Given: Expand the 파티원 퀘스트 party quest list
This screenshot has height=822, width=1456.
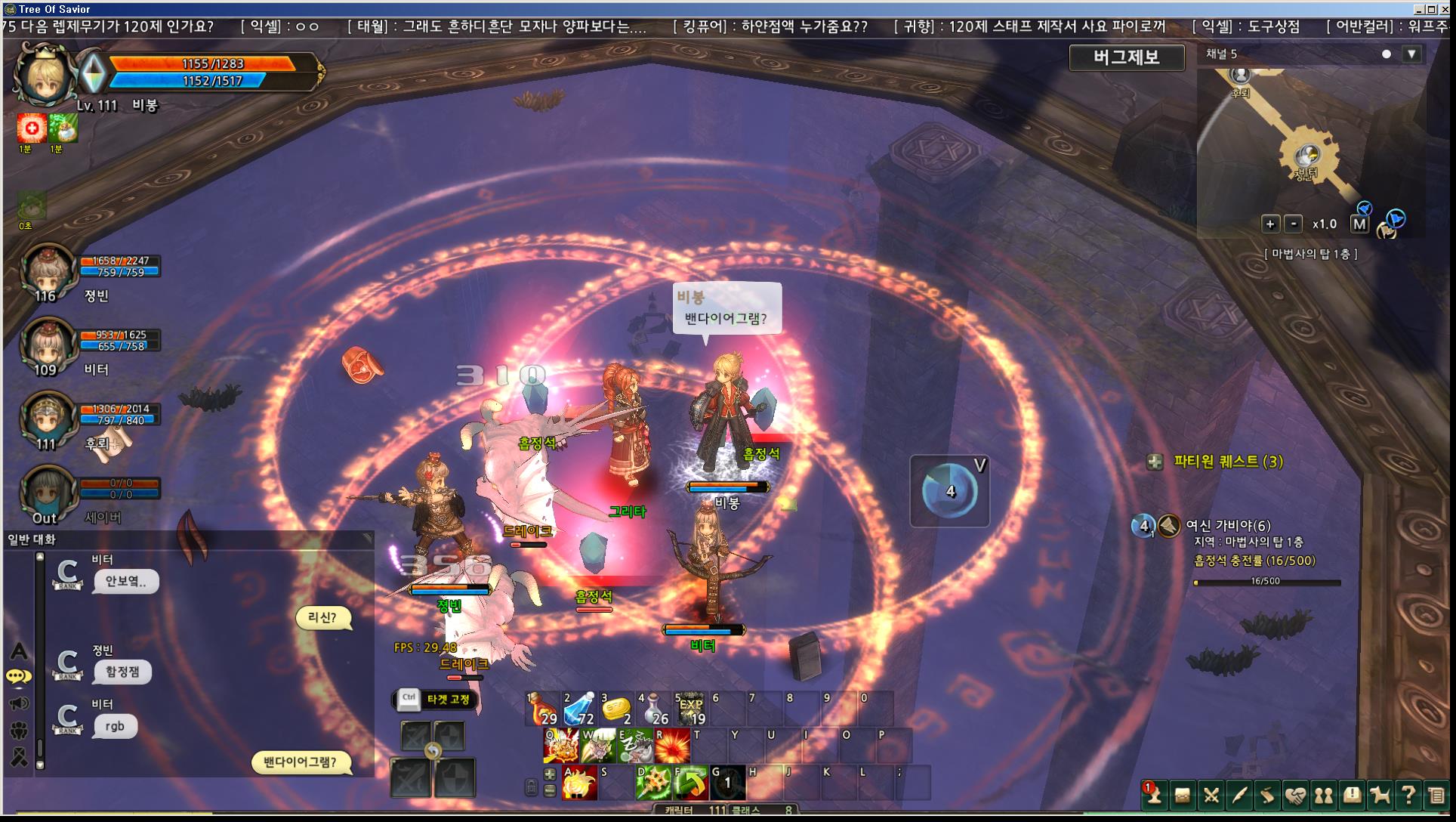Looking at the screenshot, I should [1155, 462].
